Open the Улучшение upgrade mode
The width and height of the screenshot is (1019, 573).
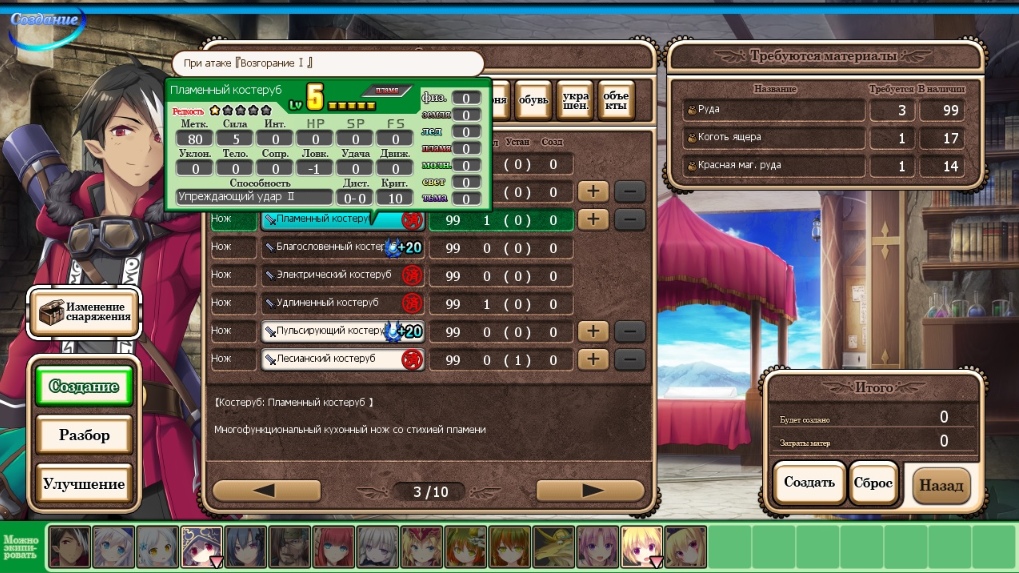(84, 485)
